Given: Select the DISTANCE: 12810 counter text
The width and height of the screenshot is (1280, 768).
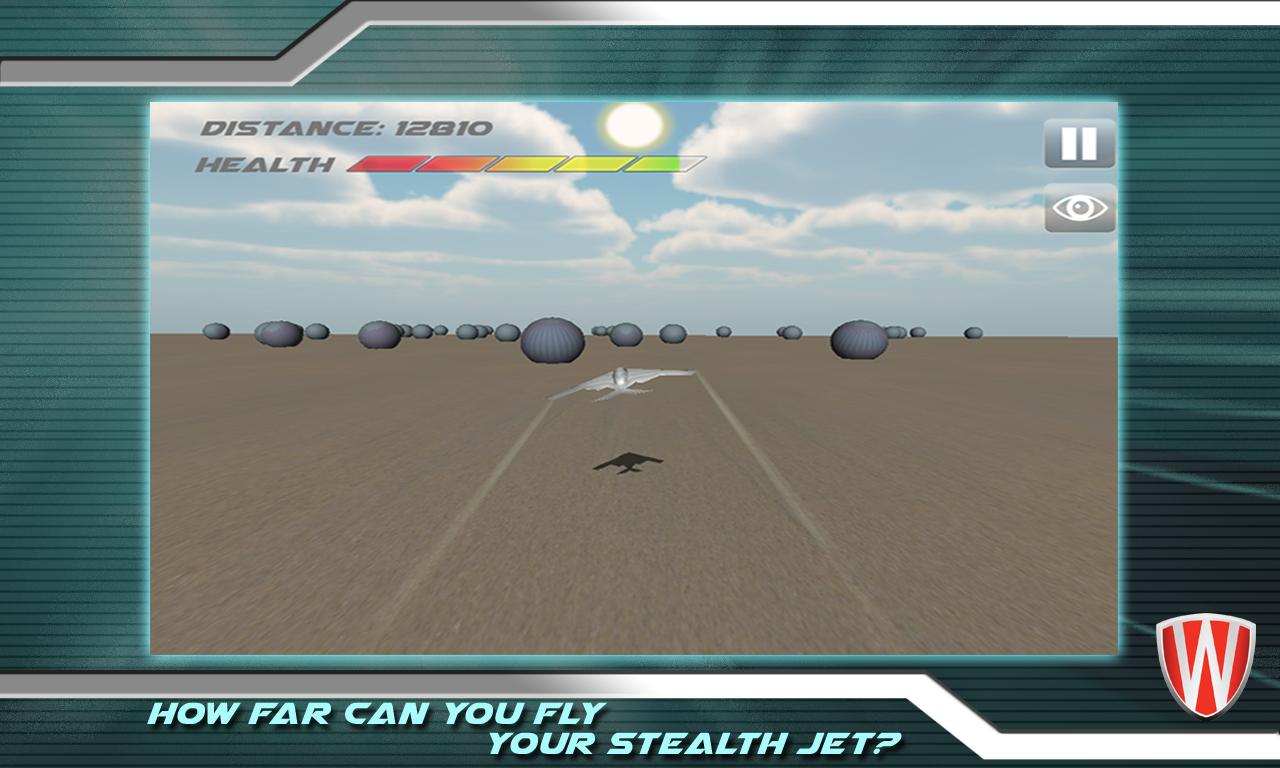Looking at the screenshot, I should click(345, 127).
